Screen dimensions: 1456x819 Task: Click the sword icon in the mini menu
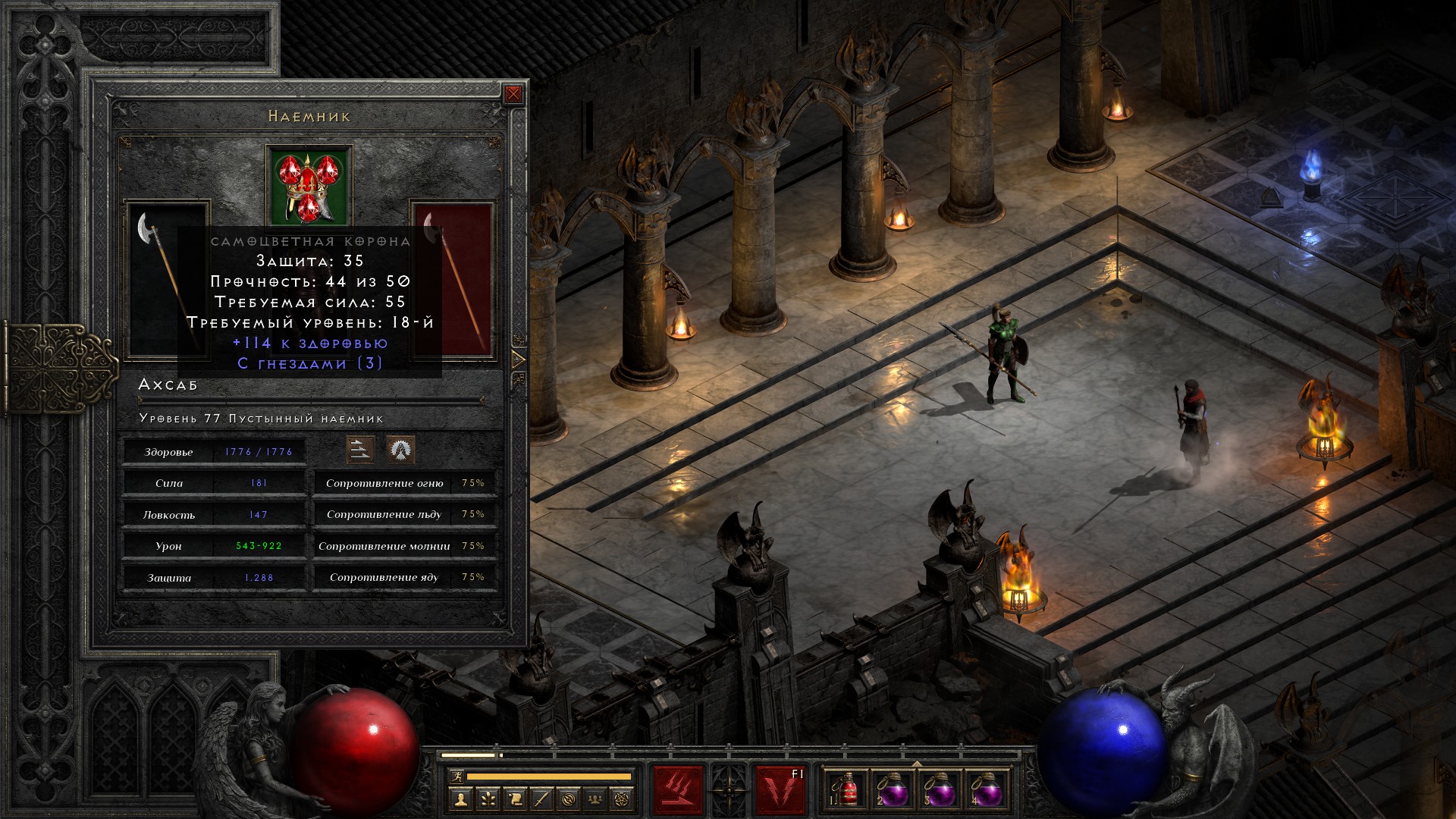pos(541,799)
